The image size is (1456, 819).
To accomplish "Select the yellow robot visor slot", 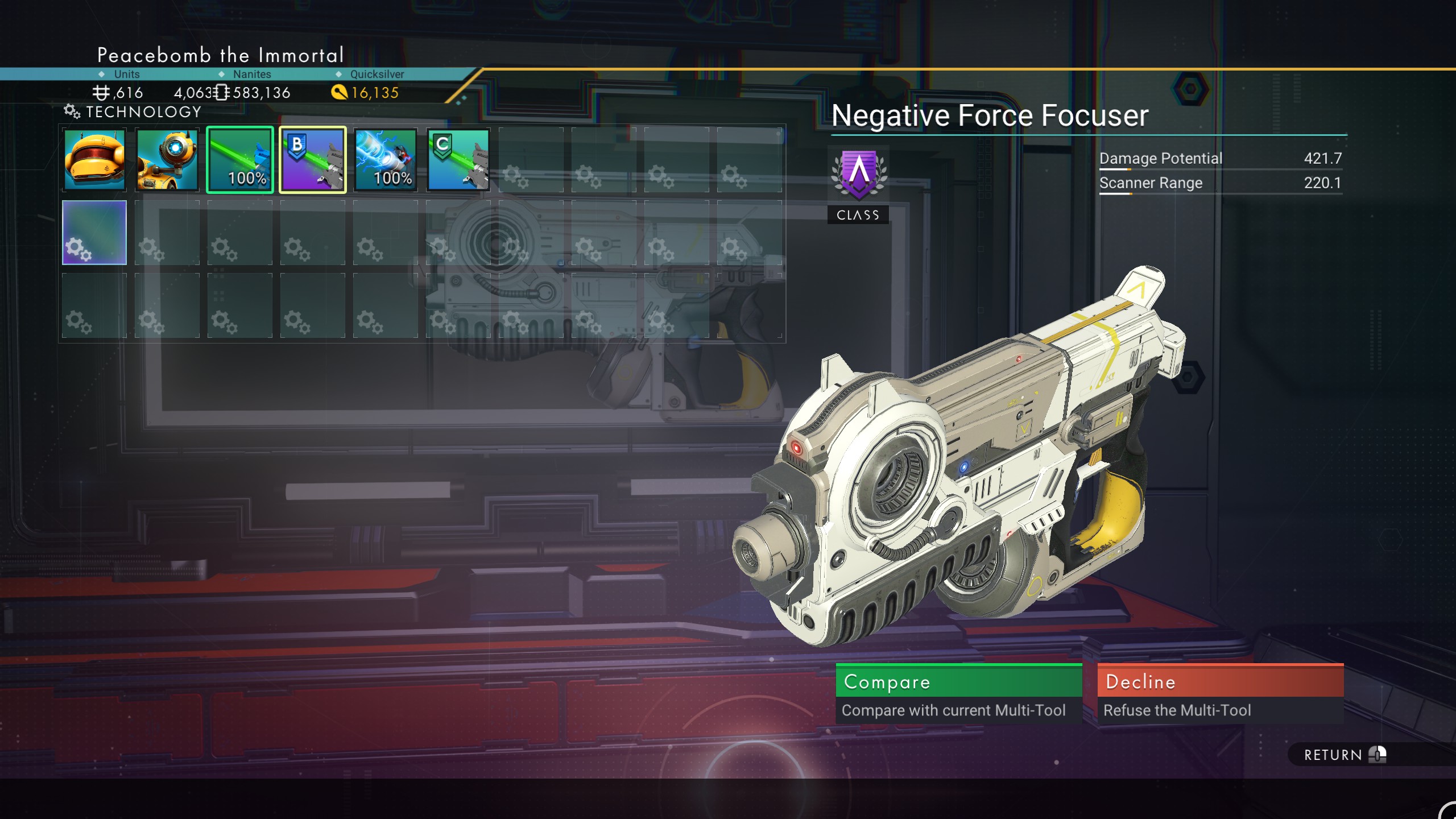I will [x=167, y=160].
